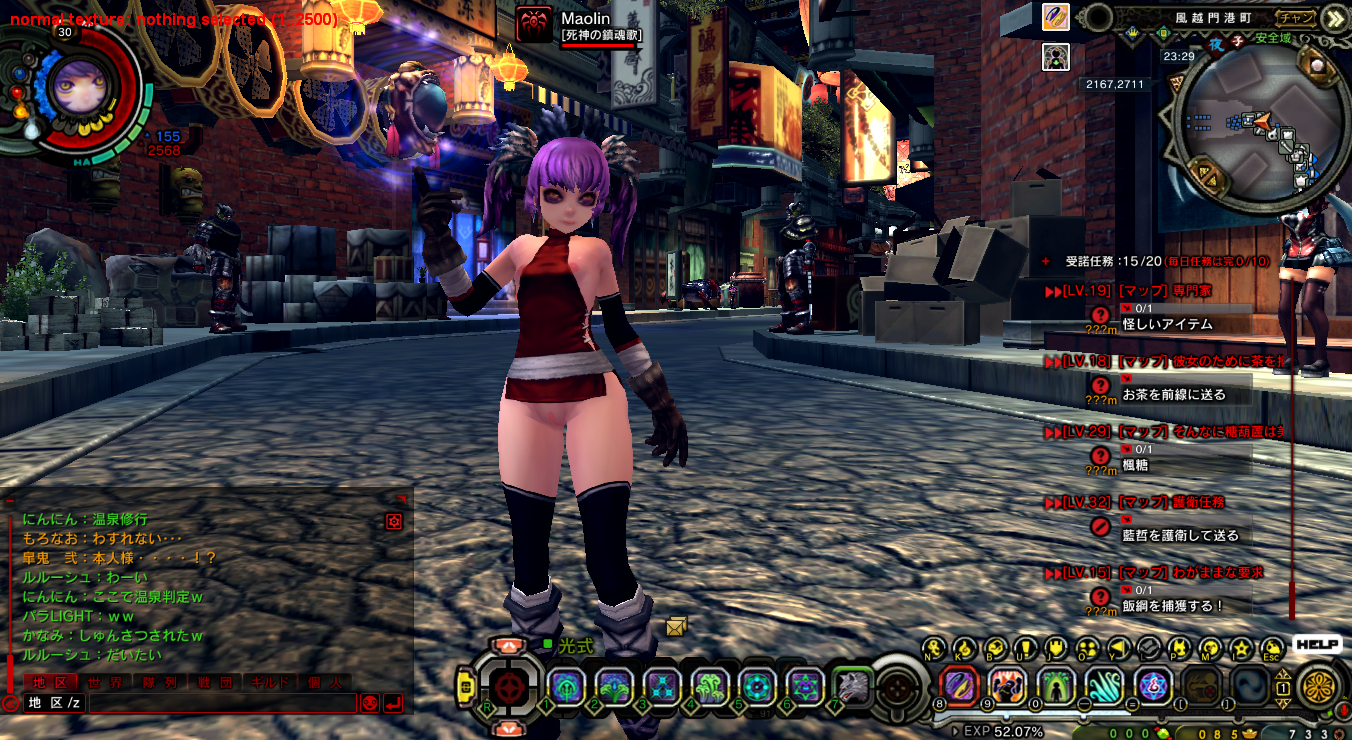Switch chat to the 世界 tab
The height and width of the screenshot is (740, 1352).
point(105,683)
